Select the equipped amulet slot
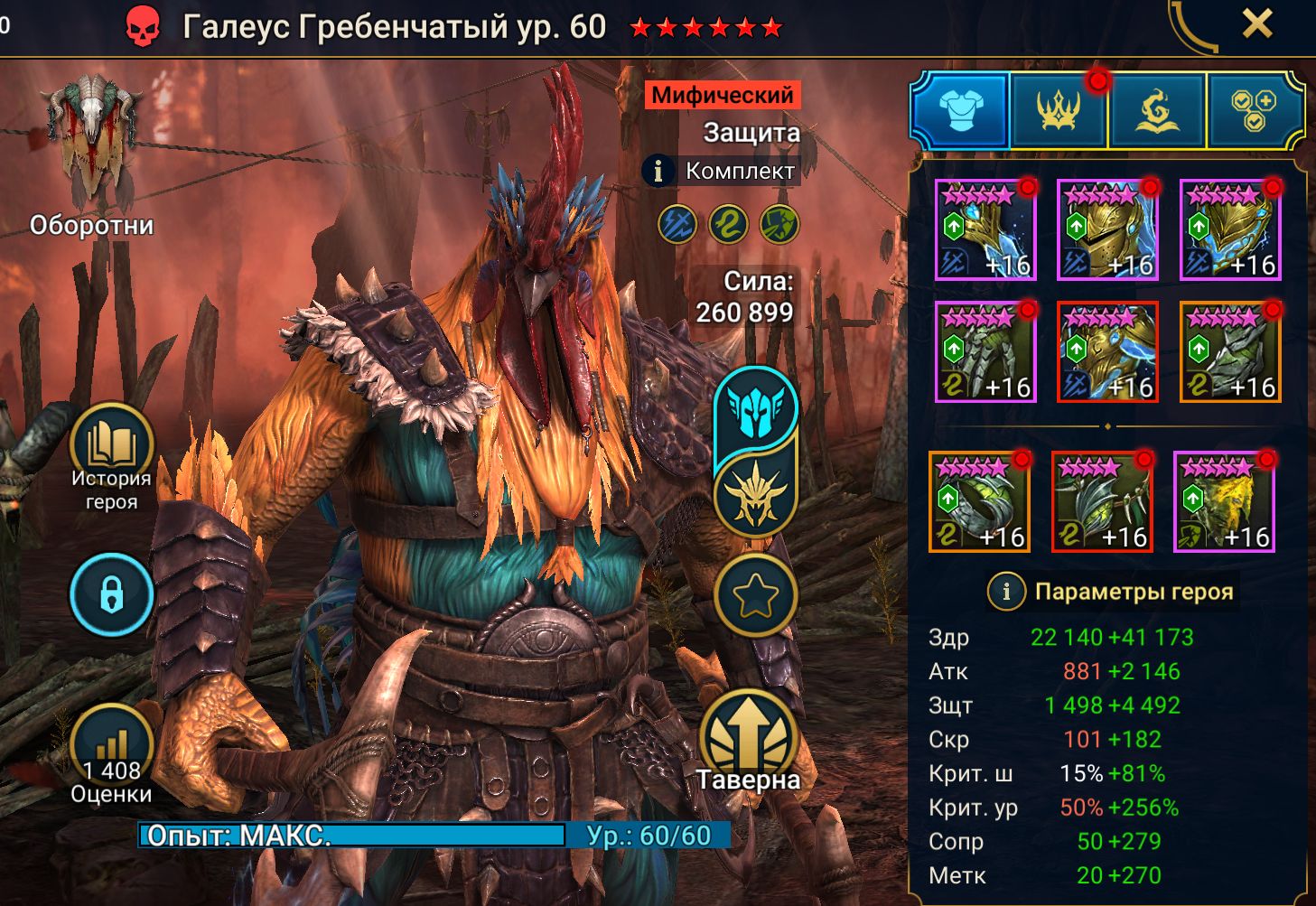 point(1102,502)
